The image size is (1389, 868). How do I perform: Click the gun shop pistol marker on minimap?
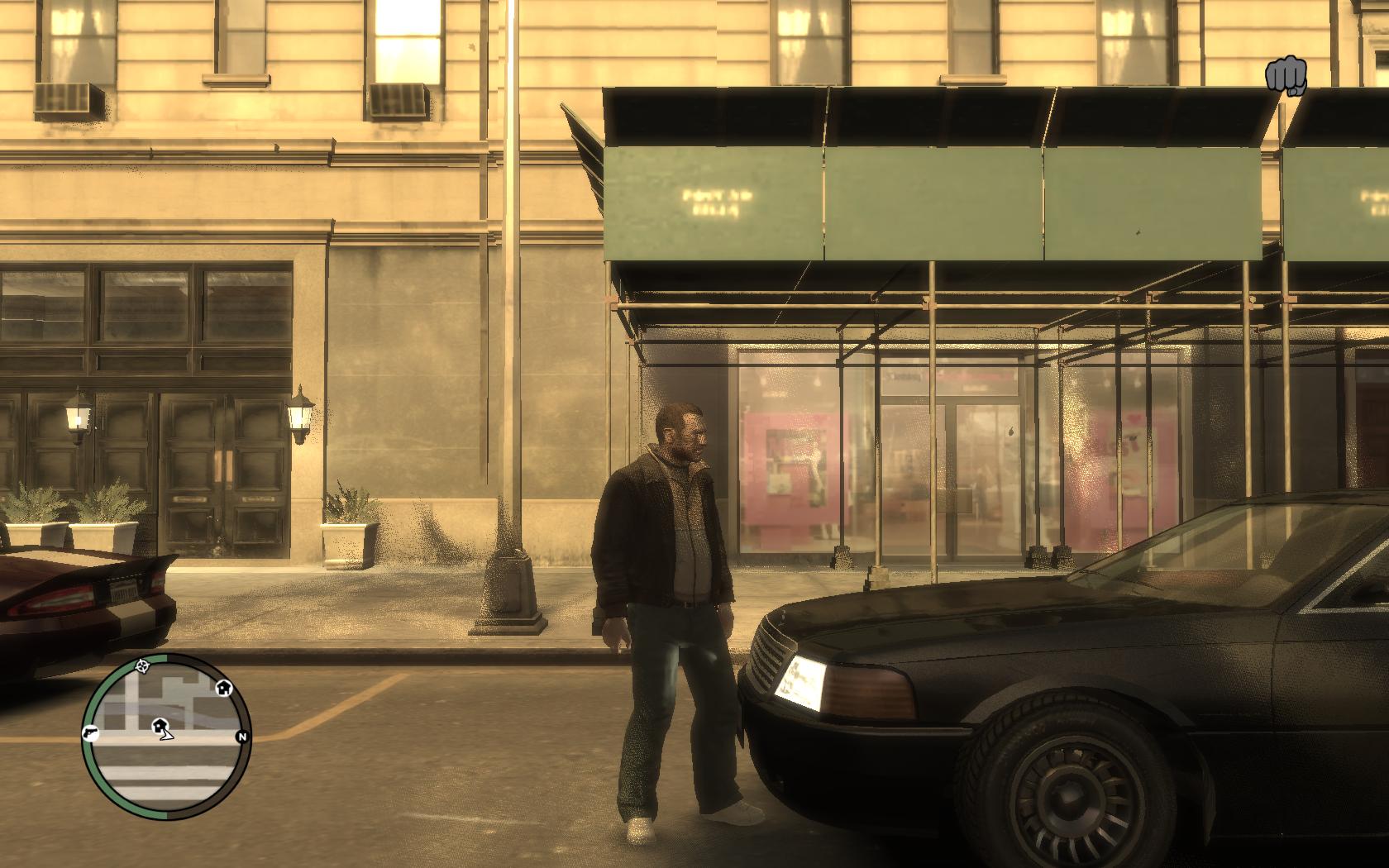point(90,732)
